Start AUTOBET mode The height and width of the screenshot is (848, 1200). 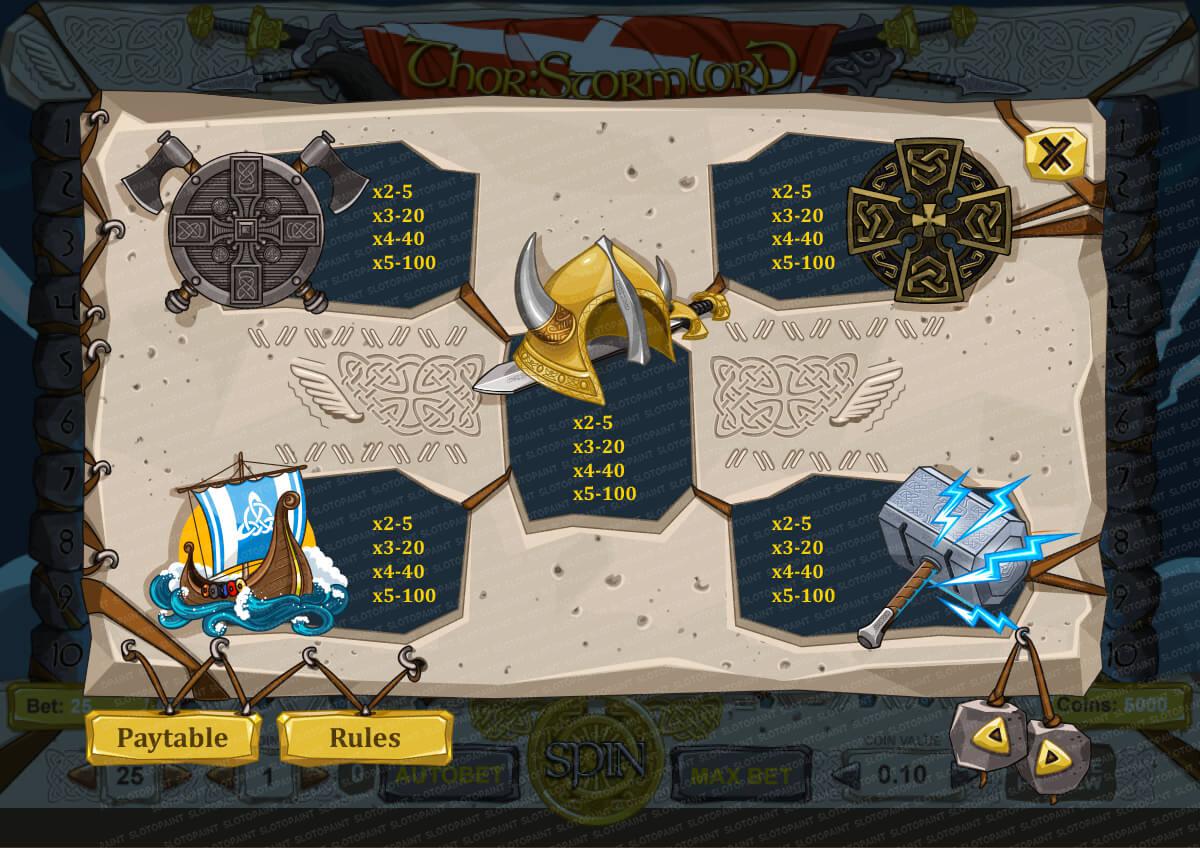tap(444, 774)
